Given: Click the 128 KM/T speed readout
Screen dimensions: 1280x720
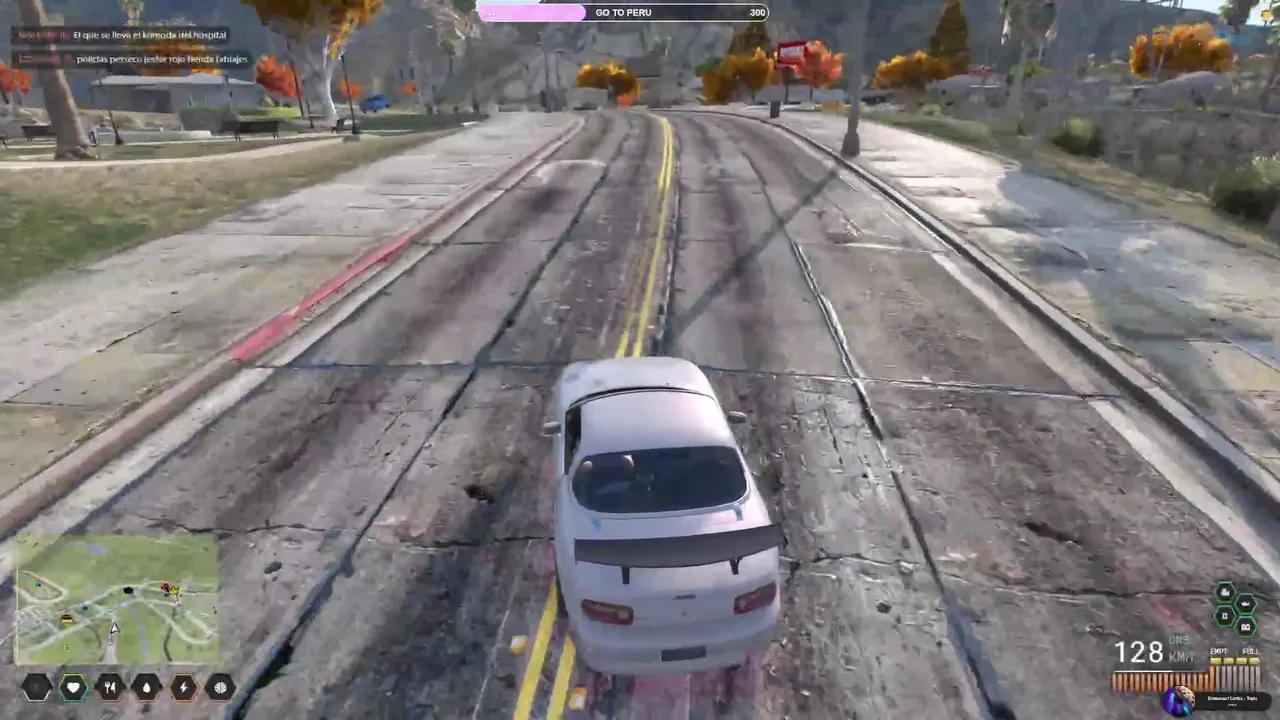Looking at the screenshot, I should coord(1143,652).
